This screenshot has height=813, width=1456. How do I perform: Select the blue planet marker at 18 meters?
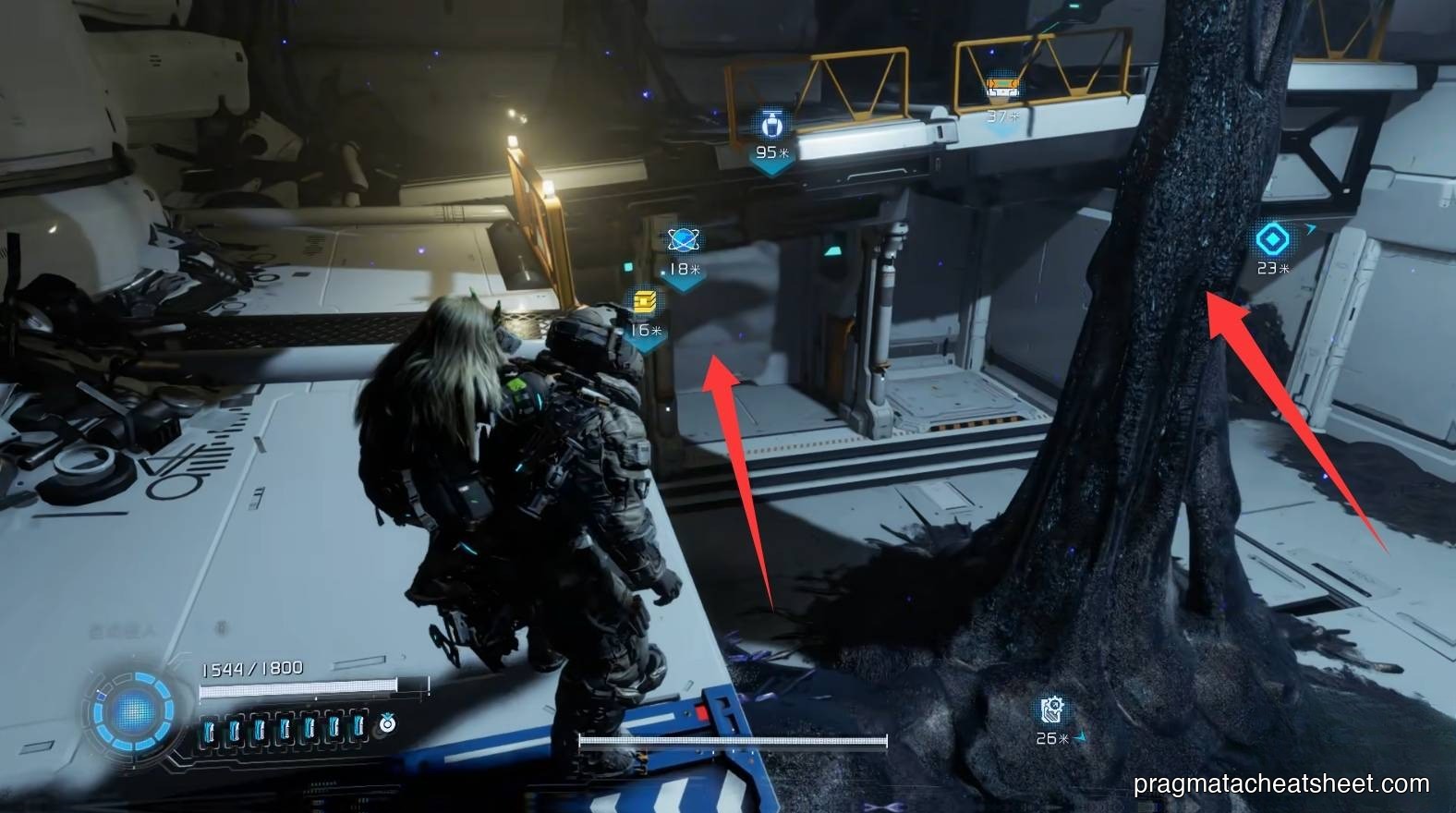(684, 241)
